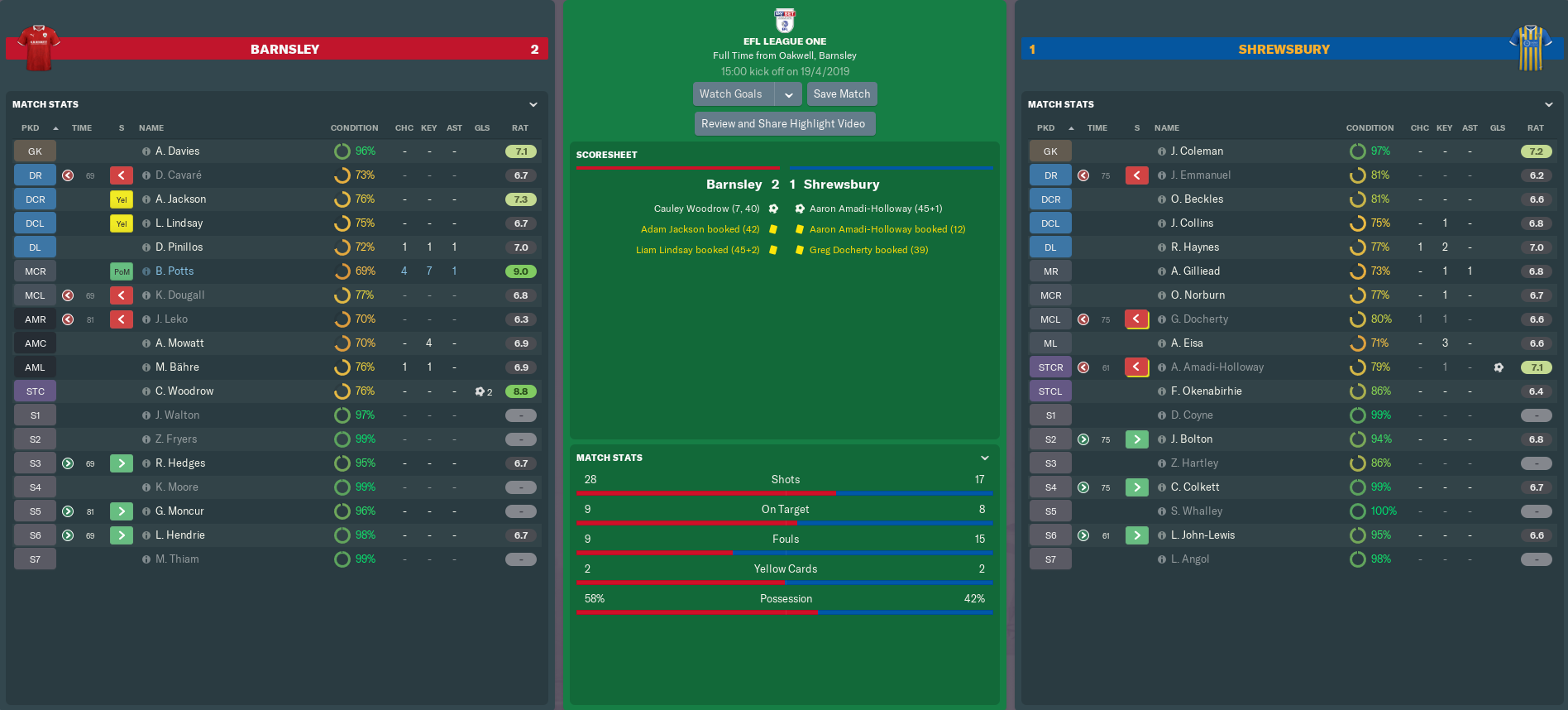The height and width of the screenshot is (710, 1568).
Task: Open C. Woodrow's player profile
Action: (x=184, y=391)
